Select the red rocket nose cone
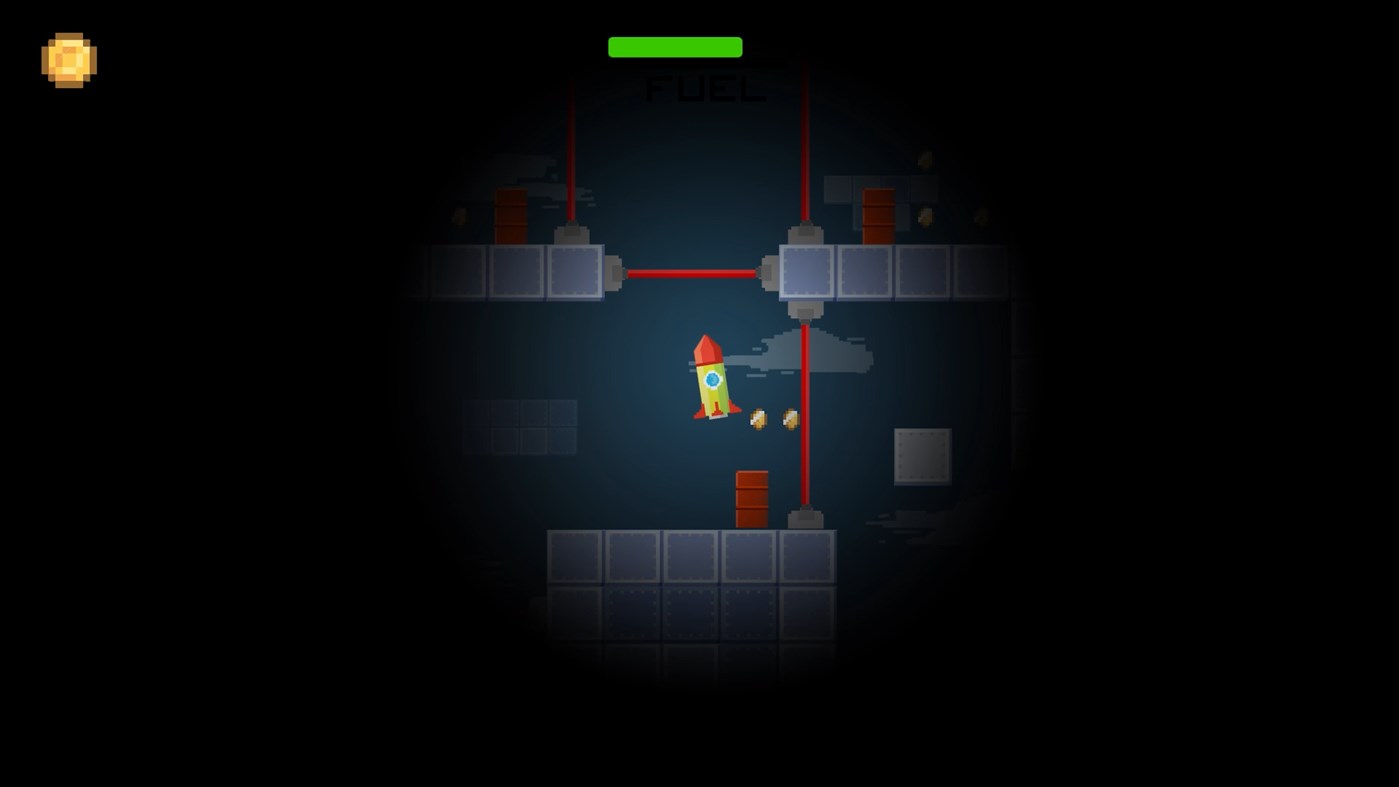 (x=708, y=348)
